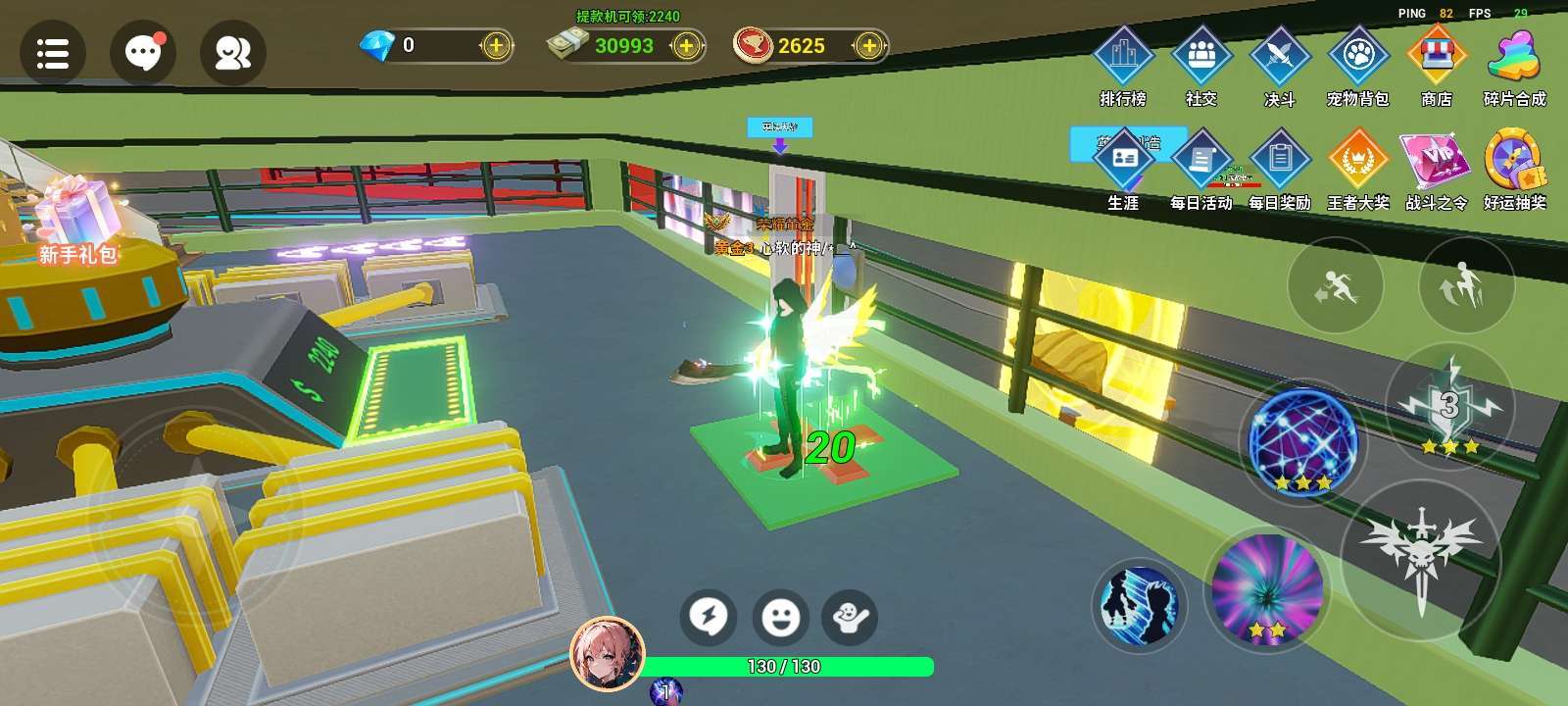Select the pink-haired character portrait

[x=608, y=654]
